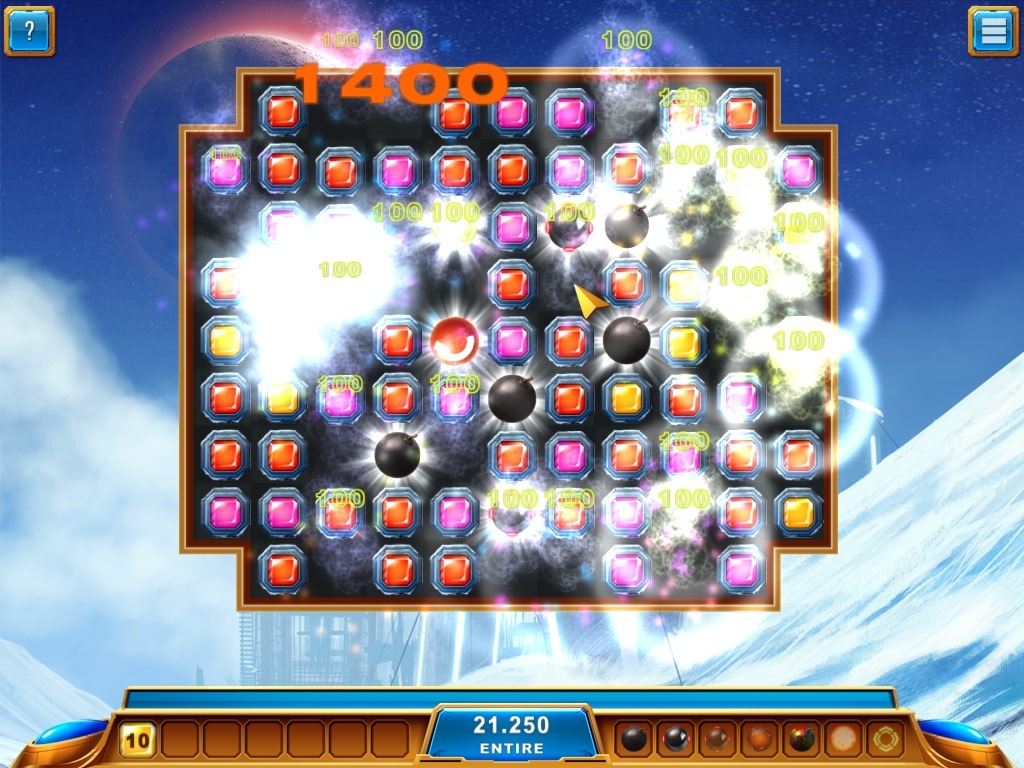Screen dimensions: 1024x768
Task: Open the question mark help button
Action: (29, 30)
